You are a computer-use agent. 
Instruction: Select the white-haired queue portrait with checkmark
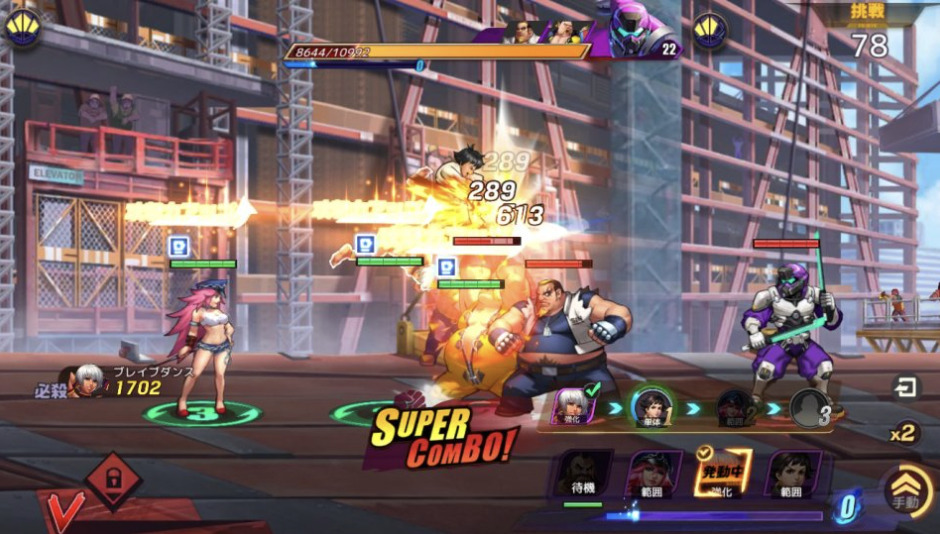tap(573, 406)
